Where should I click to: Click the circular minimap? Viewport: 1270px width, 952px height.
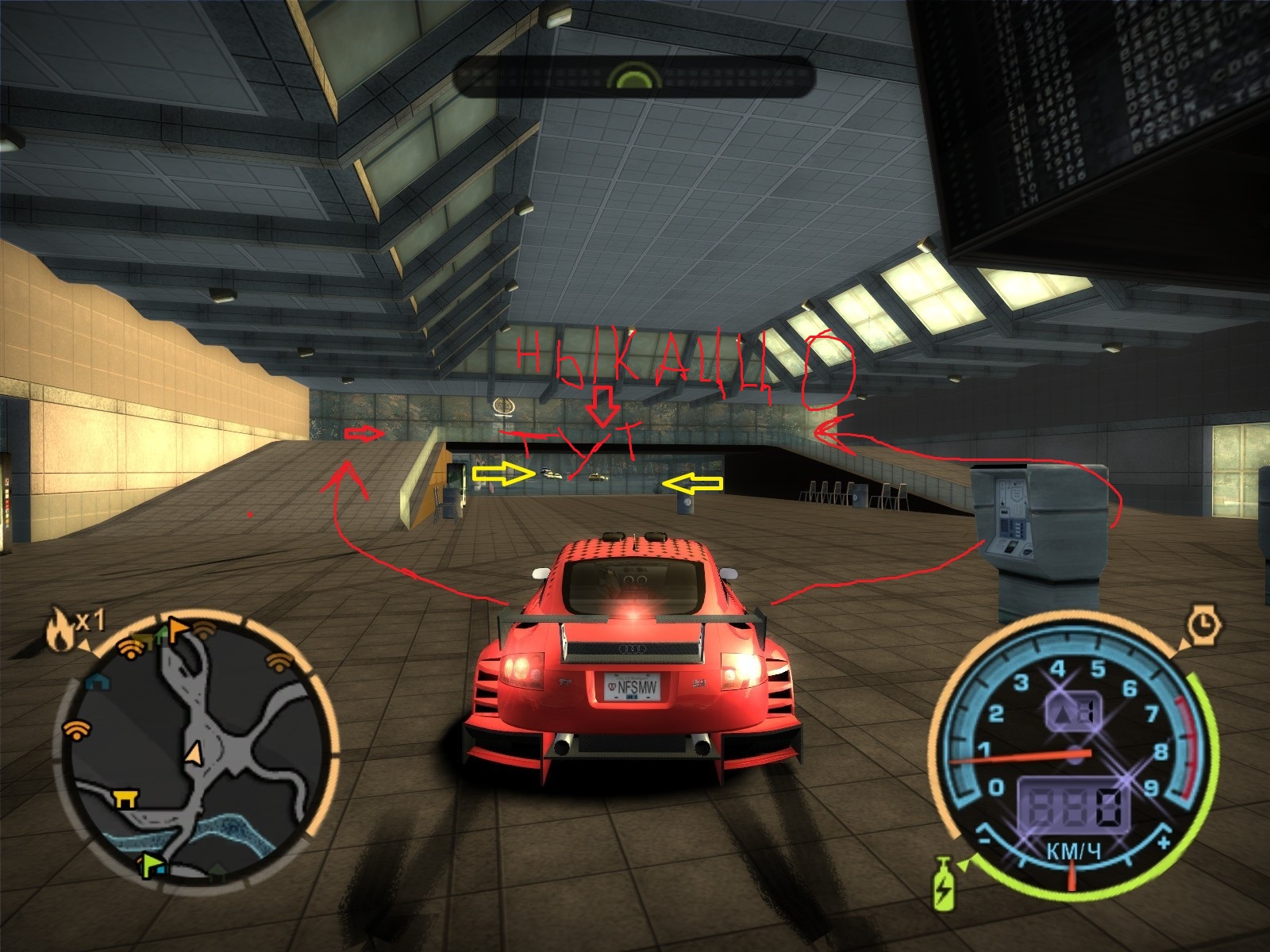coord(198,749)
